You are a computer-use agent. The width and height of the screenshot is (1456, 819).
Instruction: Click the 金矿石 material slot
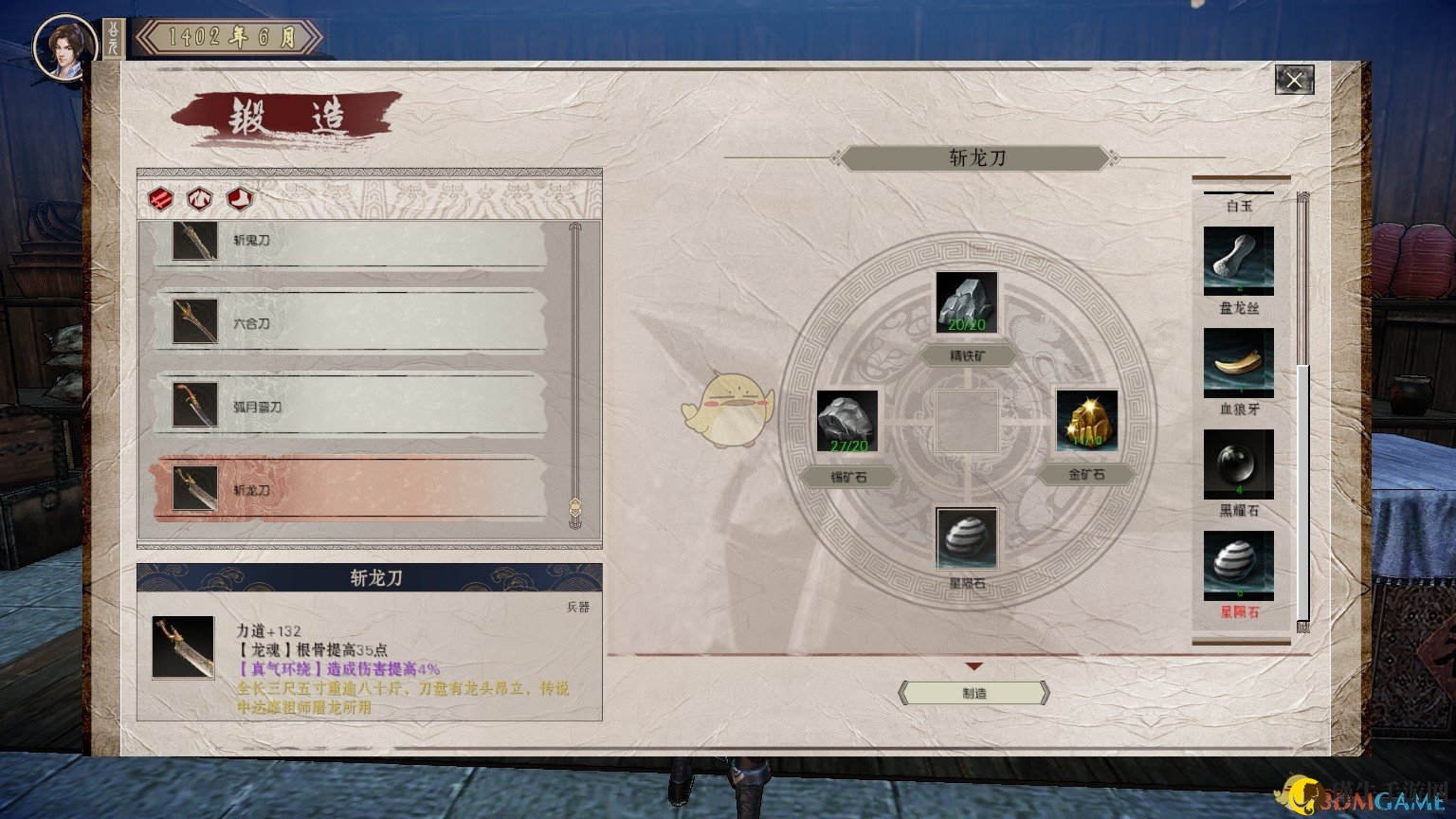point(1085,419)
